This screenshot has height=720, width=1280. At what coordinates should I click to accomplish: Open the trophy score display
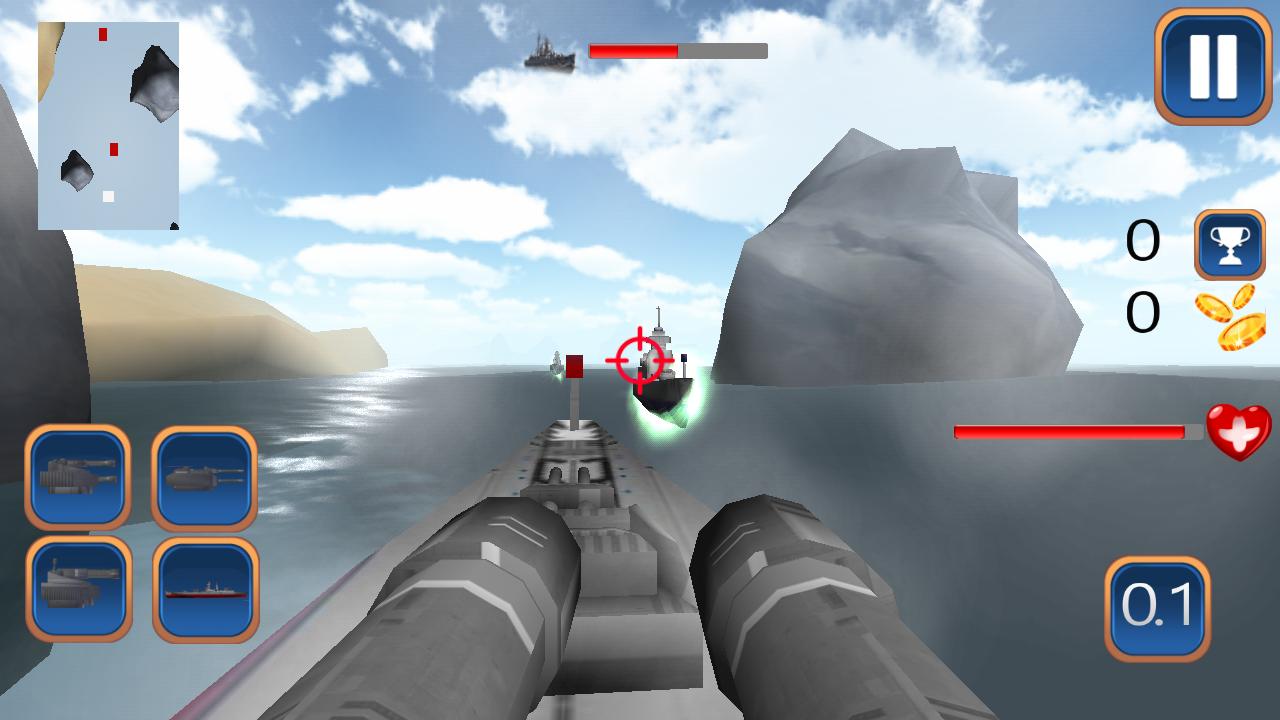coord(1229,245)
